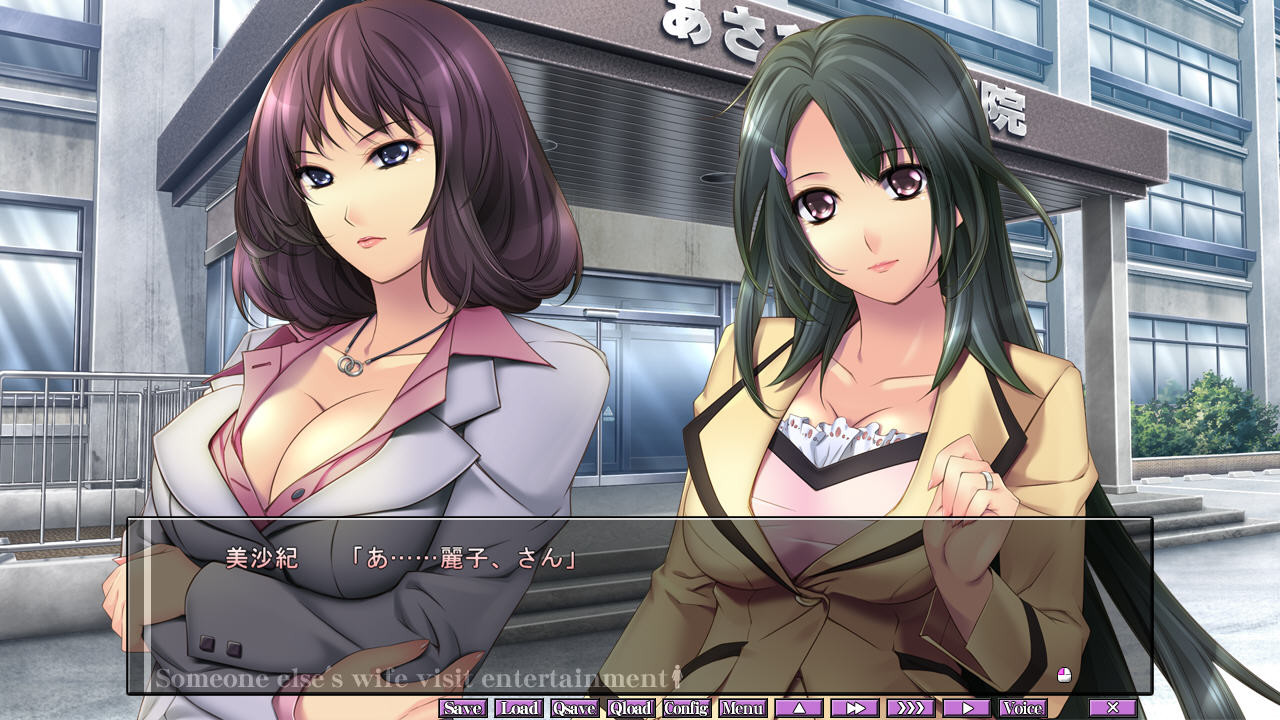Hide the text window with the X button
Viewport: 1280px width, 720px height.
[x=1113, y=708]
